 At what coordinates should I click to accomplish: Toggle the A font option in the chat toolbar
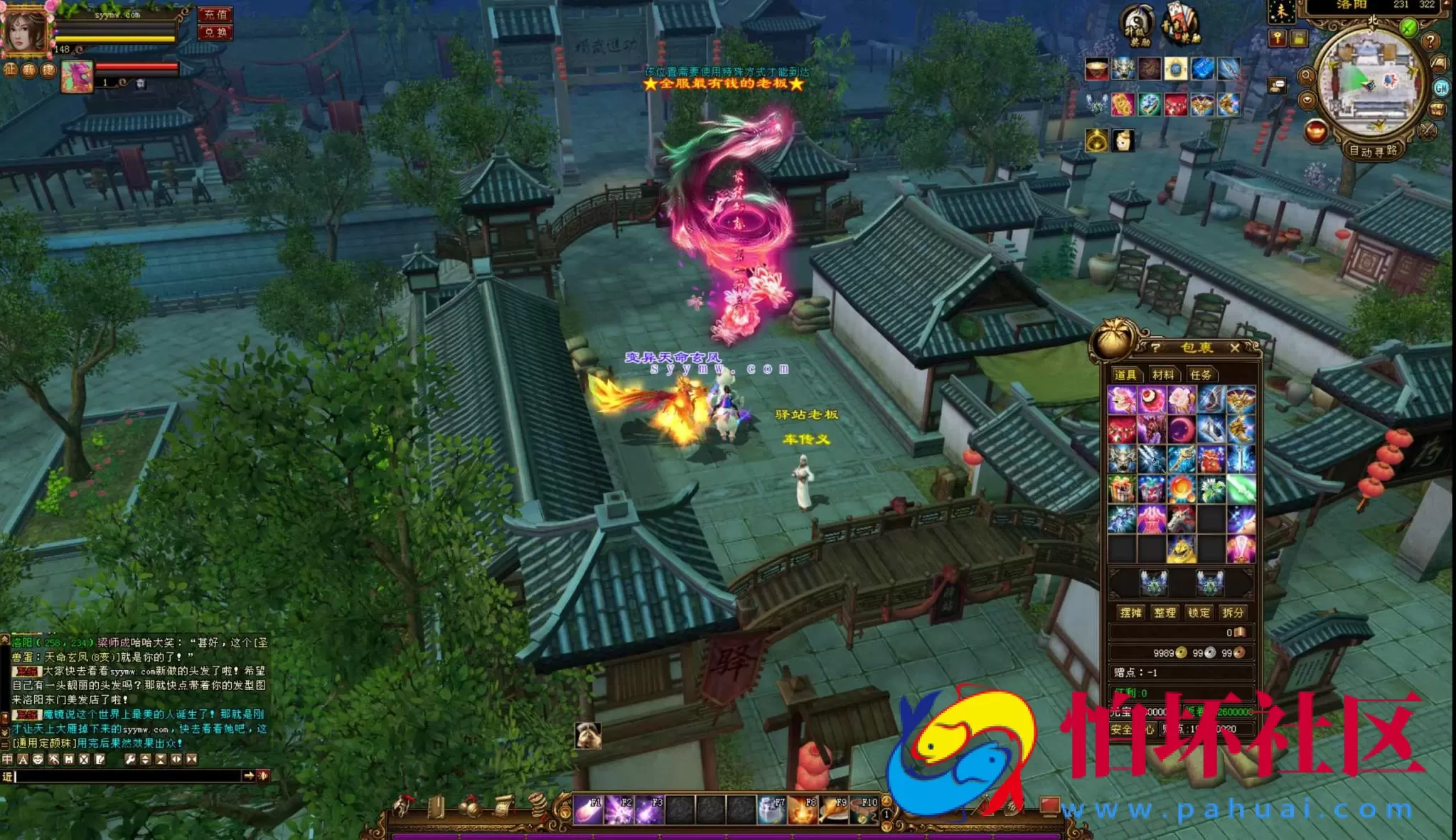(23, 760)
